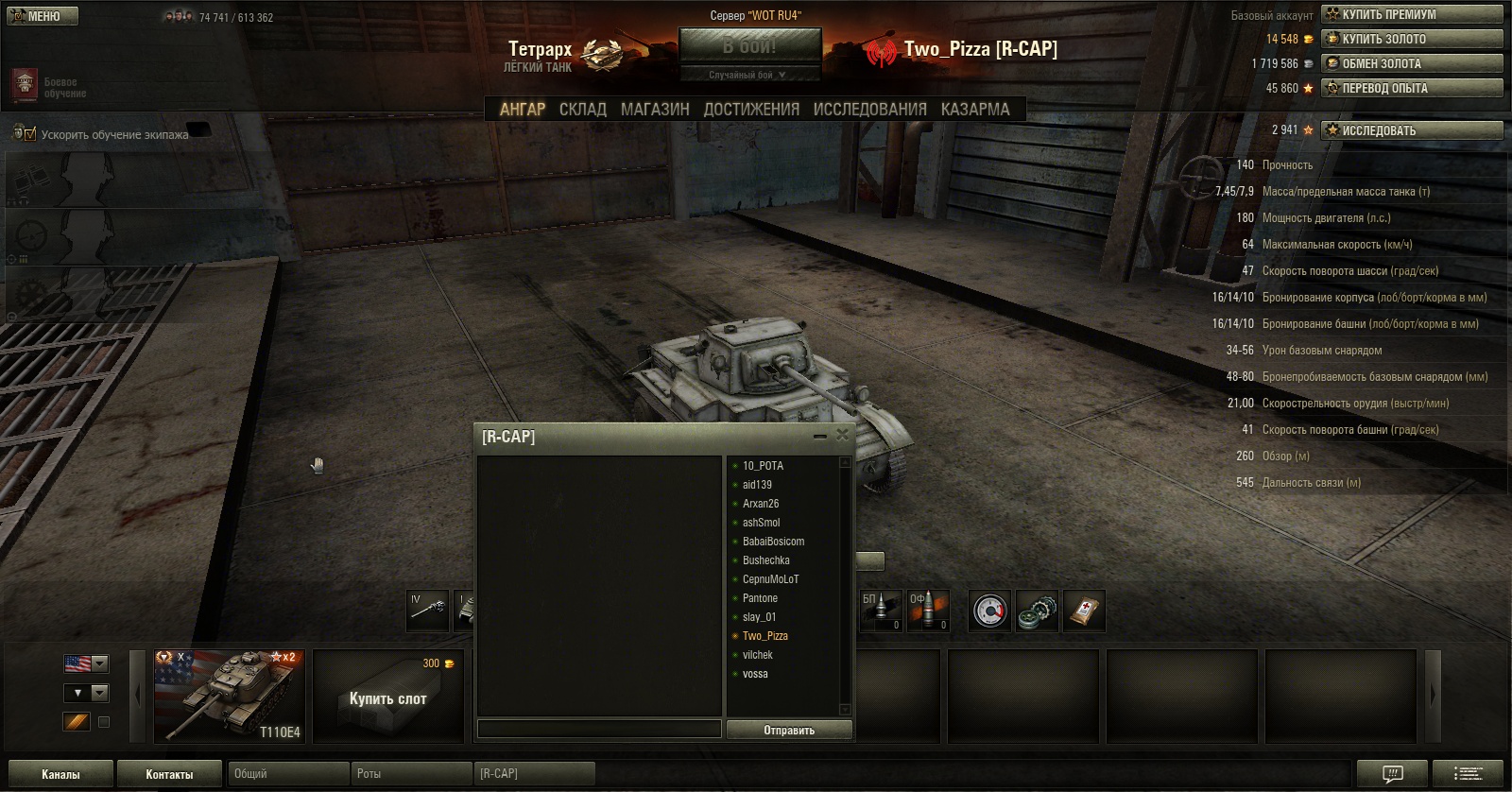Close the [R-CAP] chat window
The image size is (1512, 792).
tap(842, 436)
